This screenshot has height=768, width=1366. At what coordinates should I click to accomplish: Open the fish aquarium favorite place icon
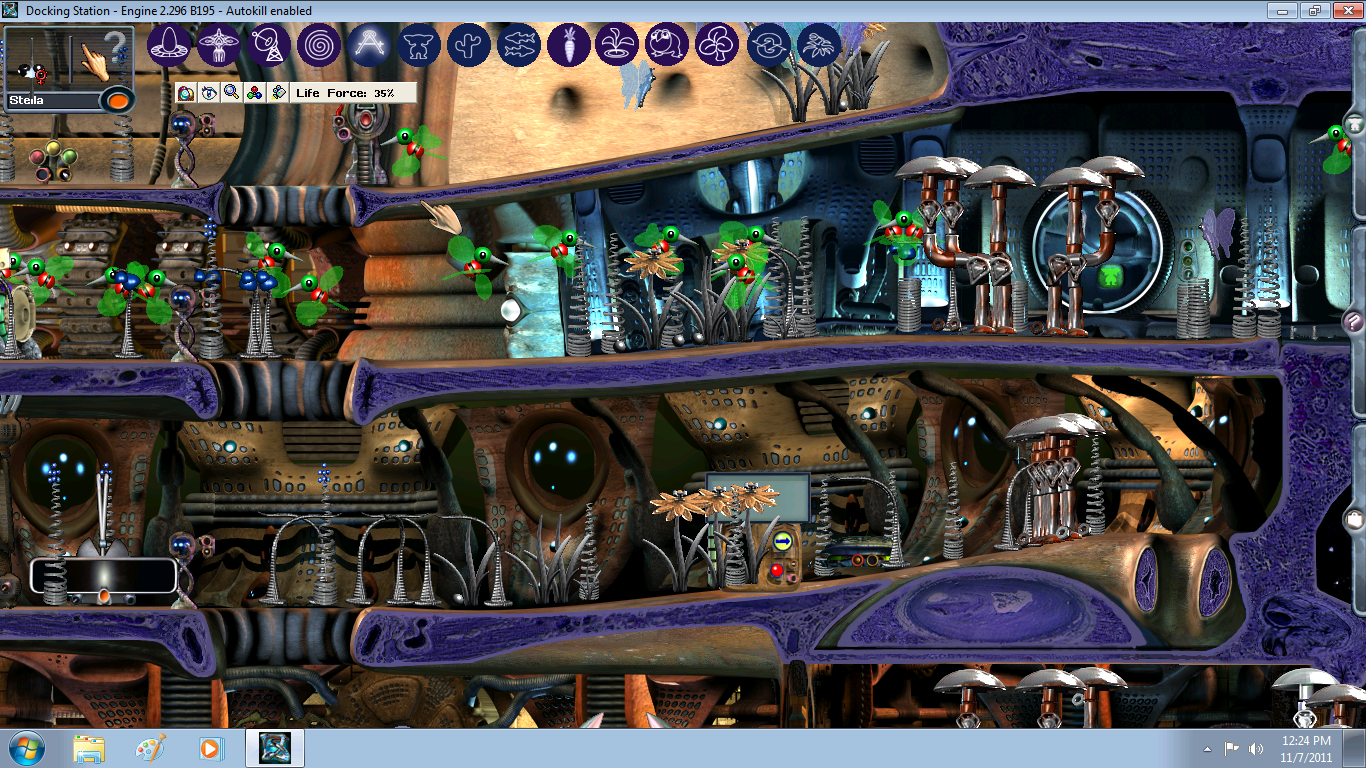(519, 45)
